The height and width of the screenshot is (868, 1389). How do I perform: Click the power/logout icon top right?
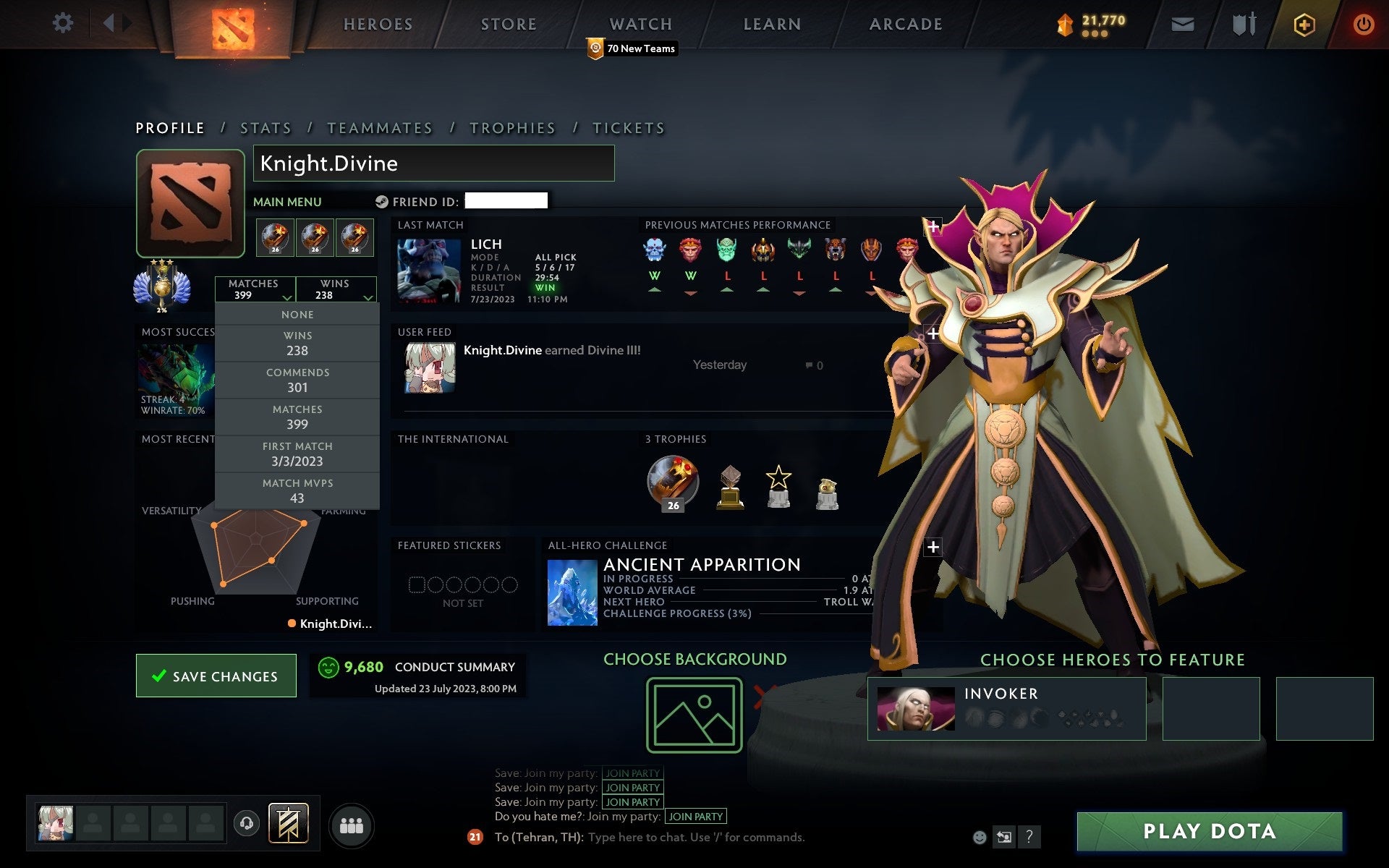click(1363, 23)
